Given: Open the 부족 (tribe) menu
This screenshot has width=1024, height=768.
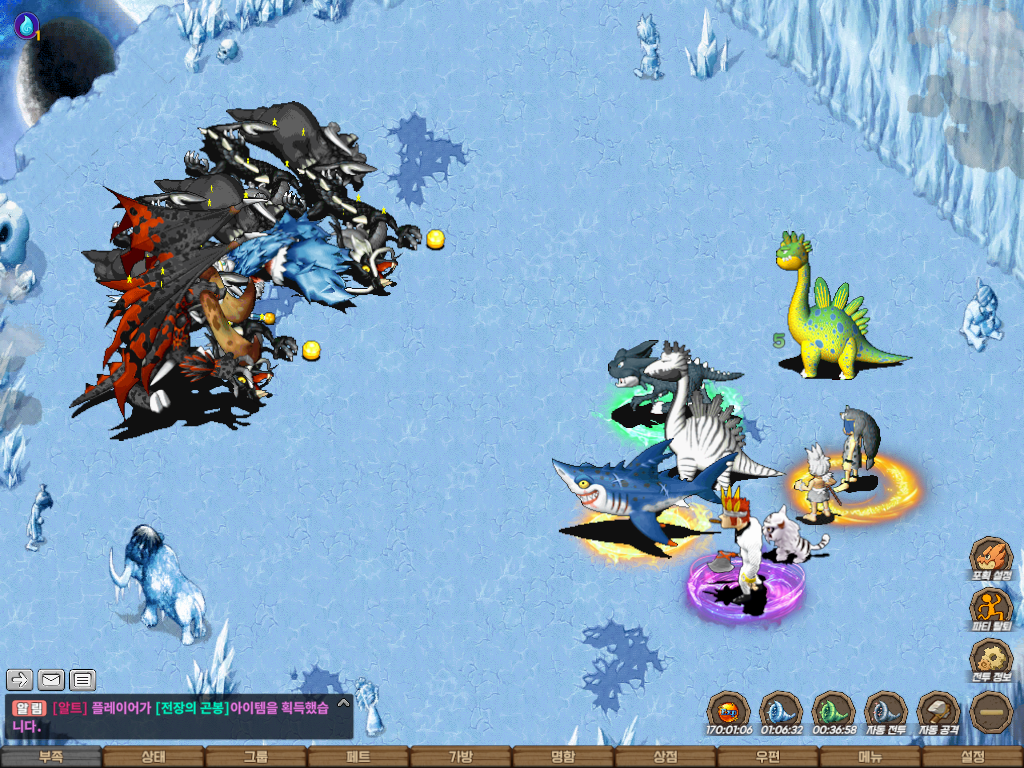Looking at the screenshot, I should 51,757.
